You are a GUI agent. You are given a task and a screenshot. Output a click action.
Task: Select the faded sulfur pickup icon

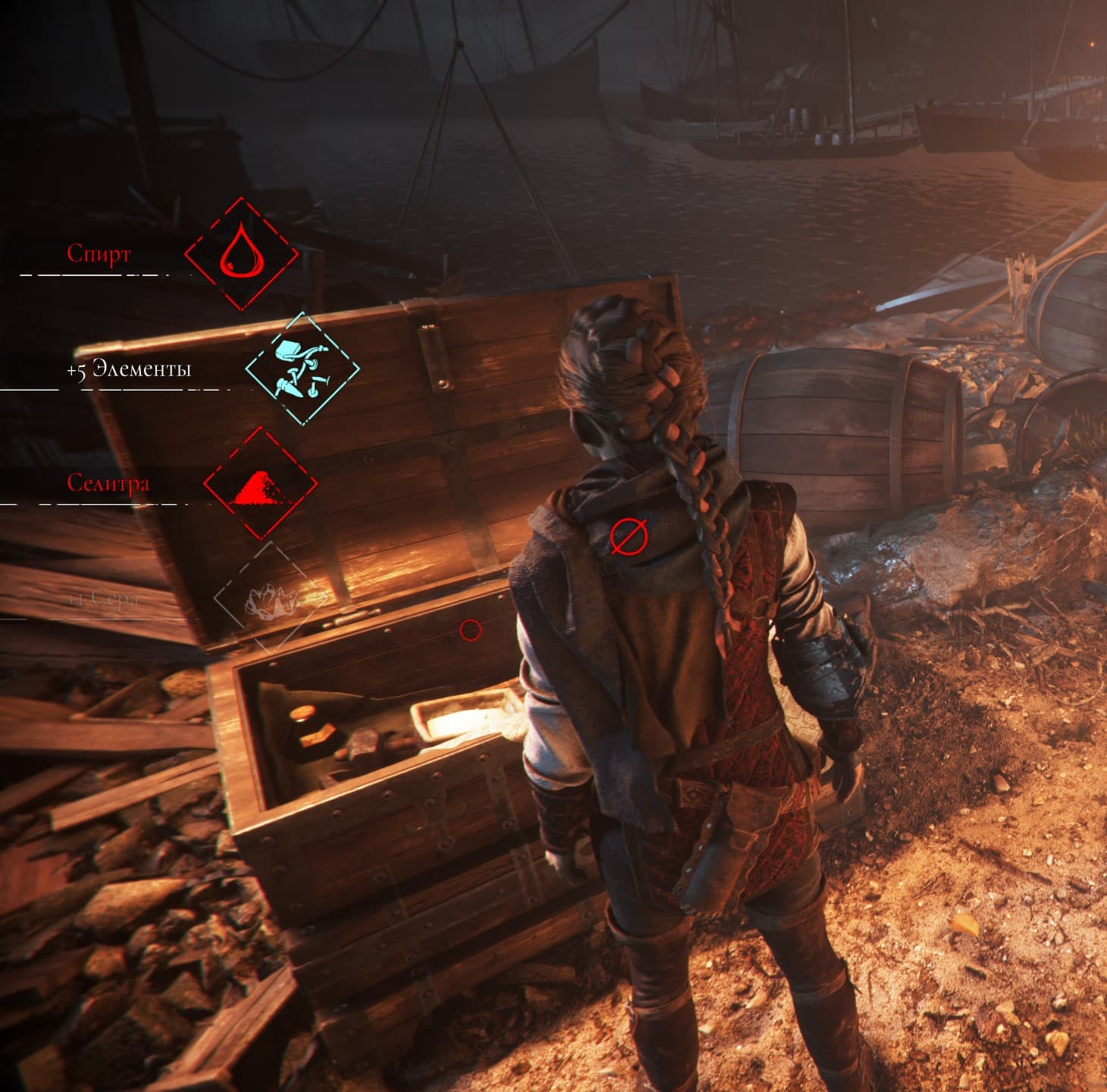(271, 598)
